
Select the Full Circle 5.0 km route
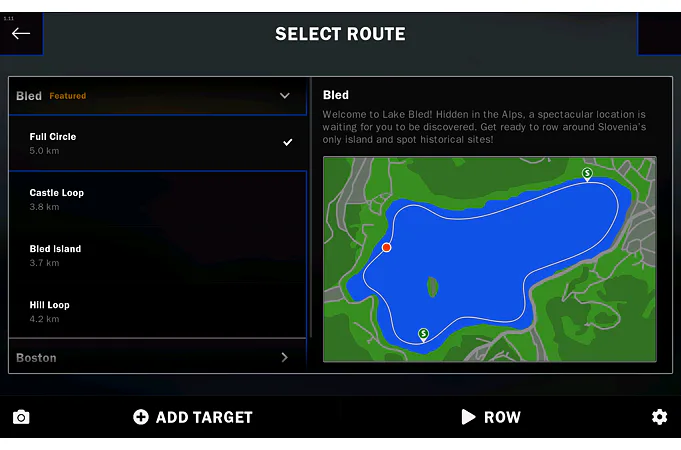(x=157, y=143)
